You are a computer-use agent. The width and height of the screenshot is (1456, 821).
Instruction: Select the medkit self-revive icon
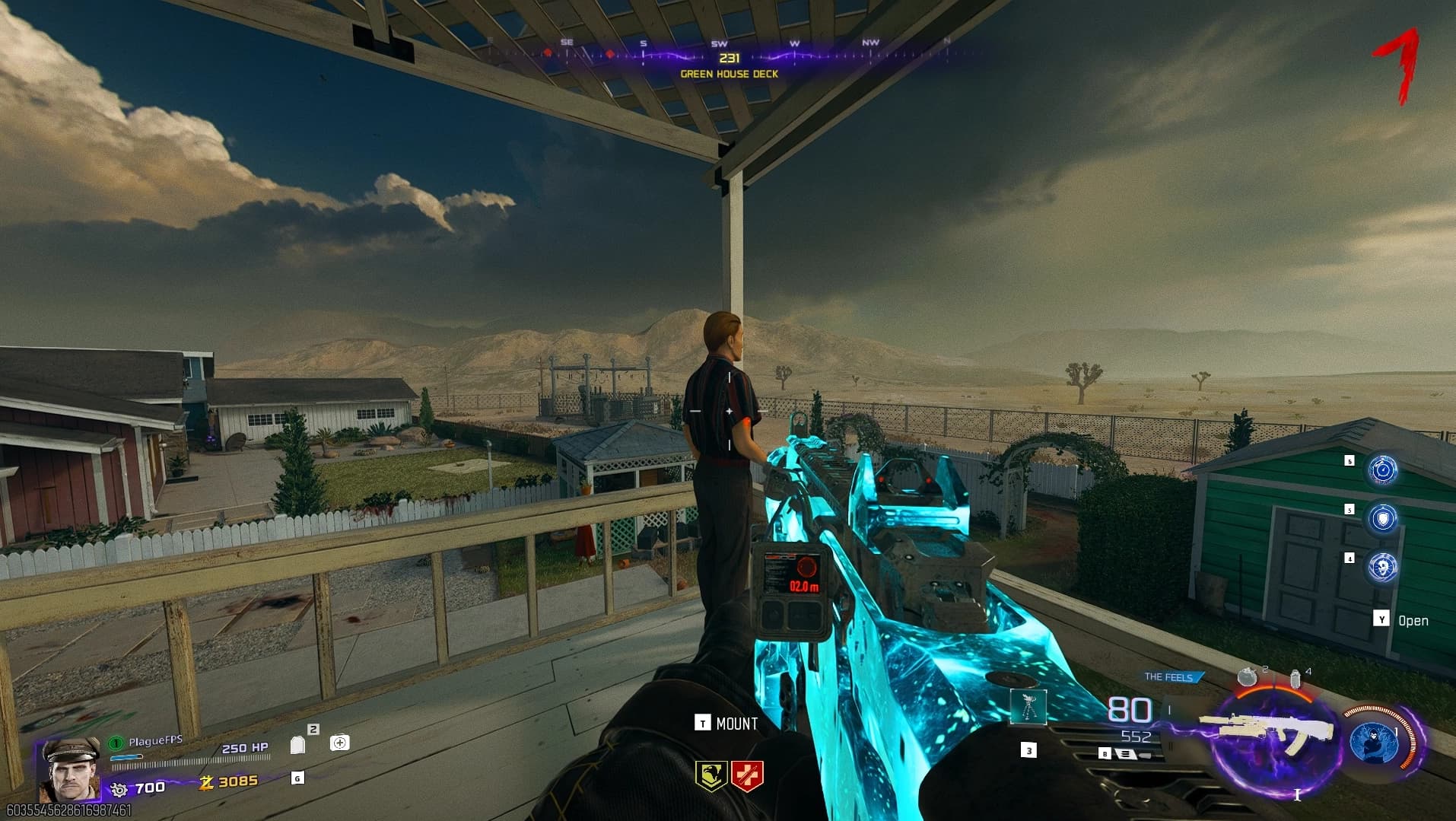tap(340, 743)
